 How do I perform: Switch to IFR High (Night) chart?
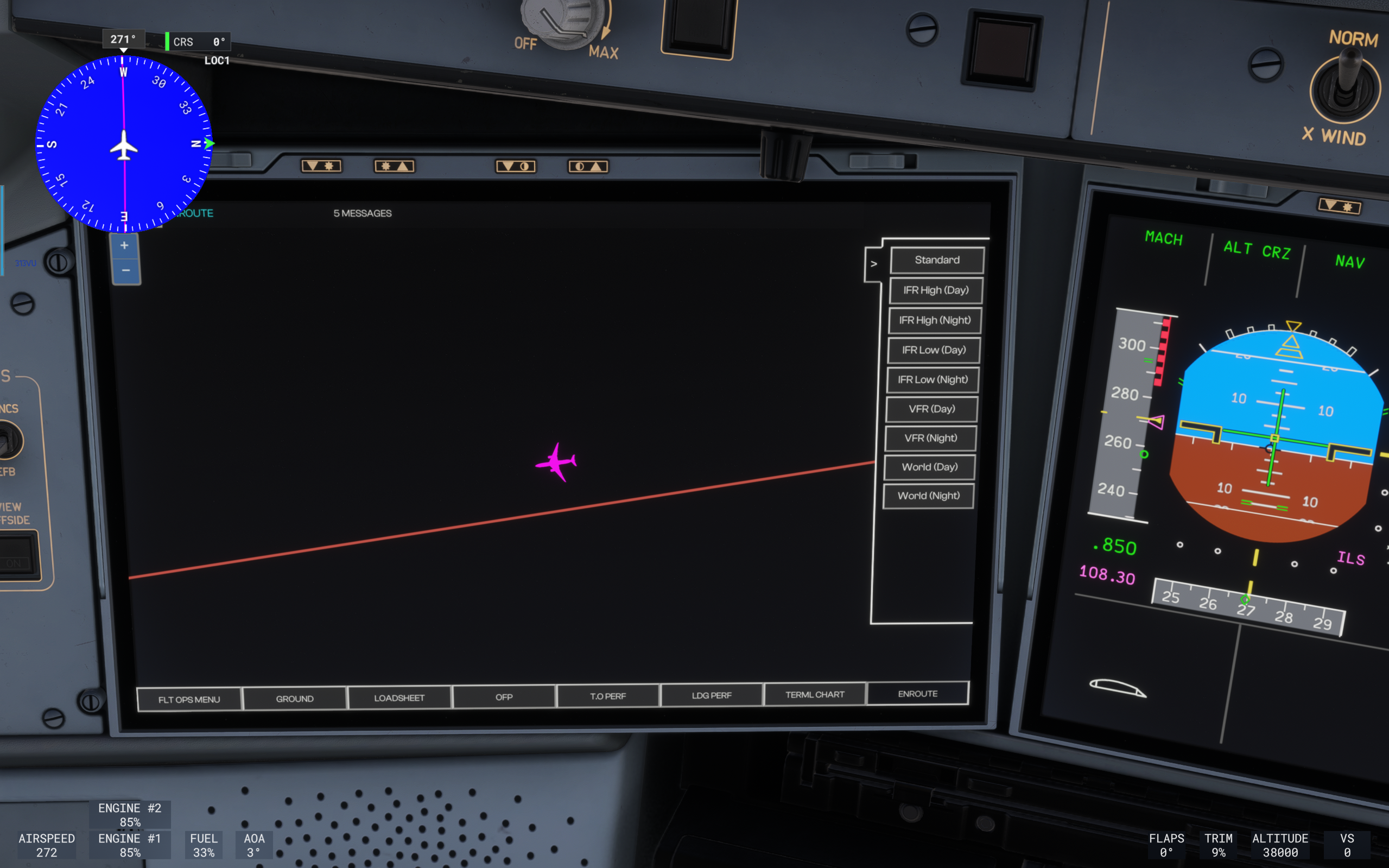935,320
